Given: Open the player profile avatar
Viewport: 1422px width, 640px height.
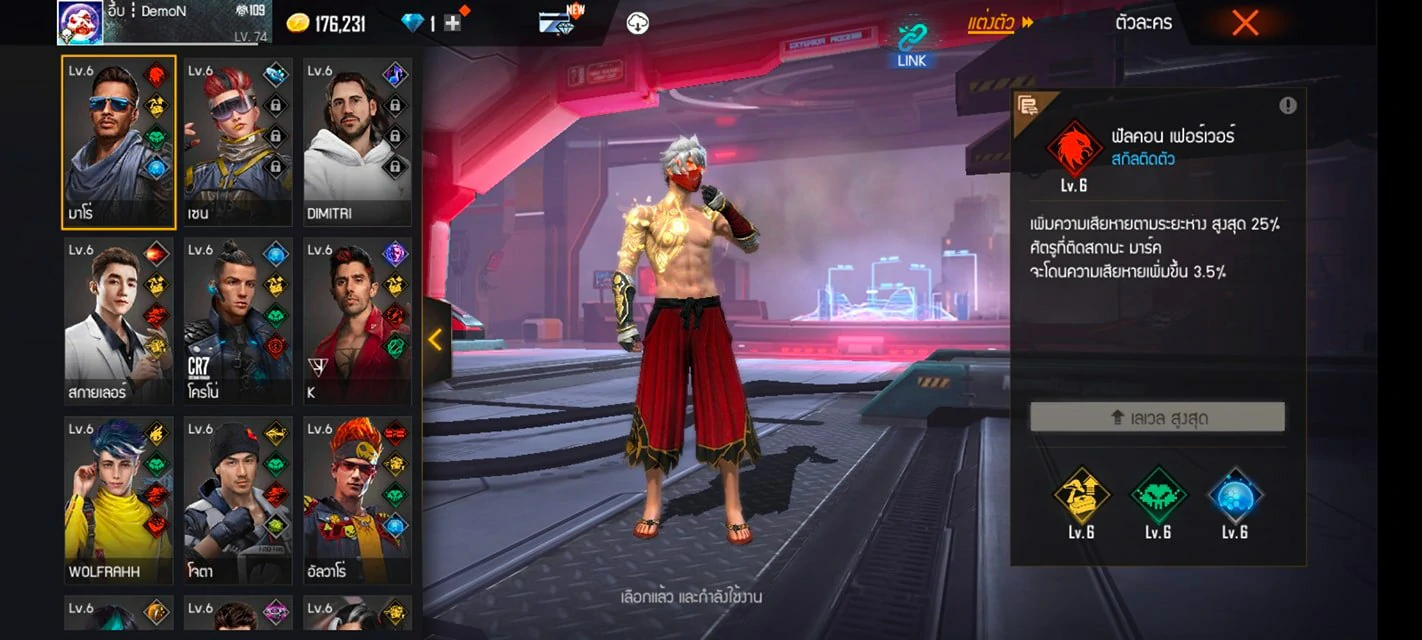Looking at the screenshot, I should click(x=80, y=22).
